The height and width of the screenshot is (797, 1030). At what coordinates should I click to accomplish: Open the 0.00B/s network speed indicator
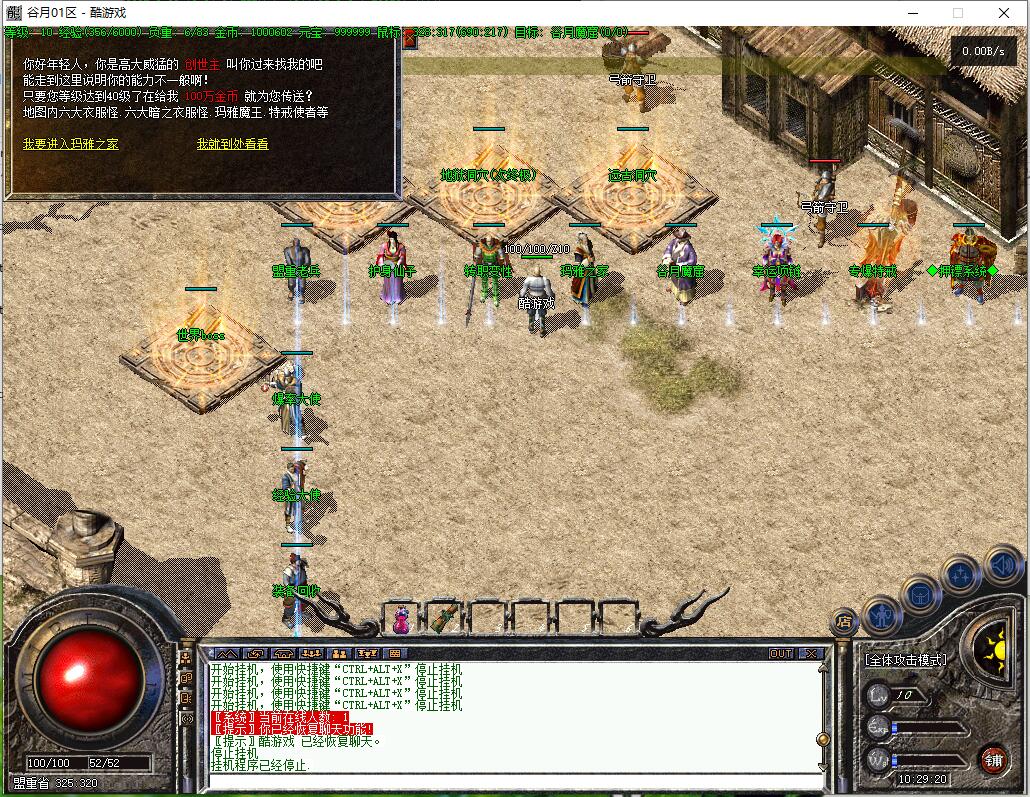[983, 51]
